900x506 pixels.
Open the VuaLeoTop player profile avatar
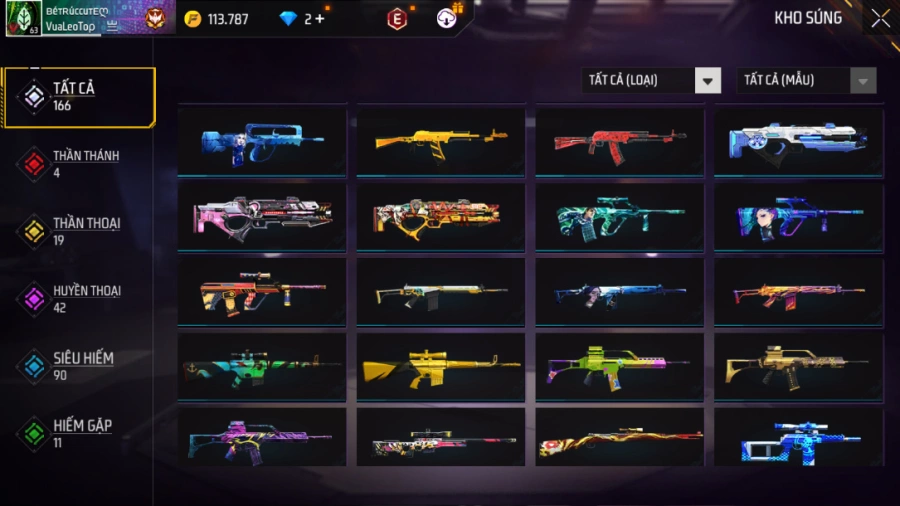[x=23, y=18]
